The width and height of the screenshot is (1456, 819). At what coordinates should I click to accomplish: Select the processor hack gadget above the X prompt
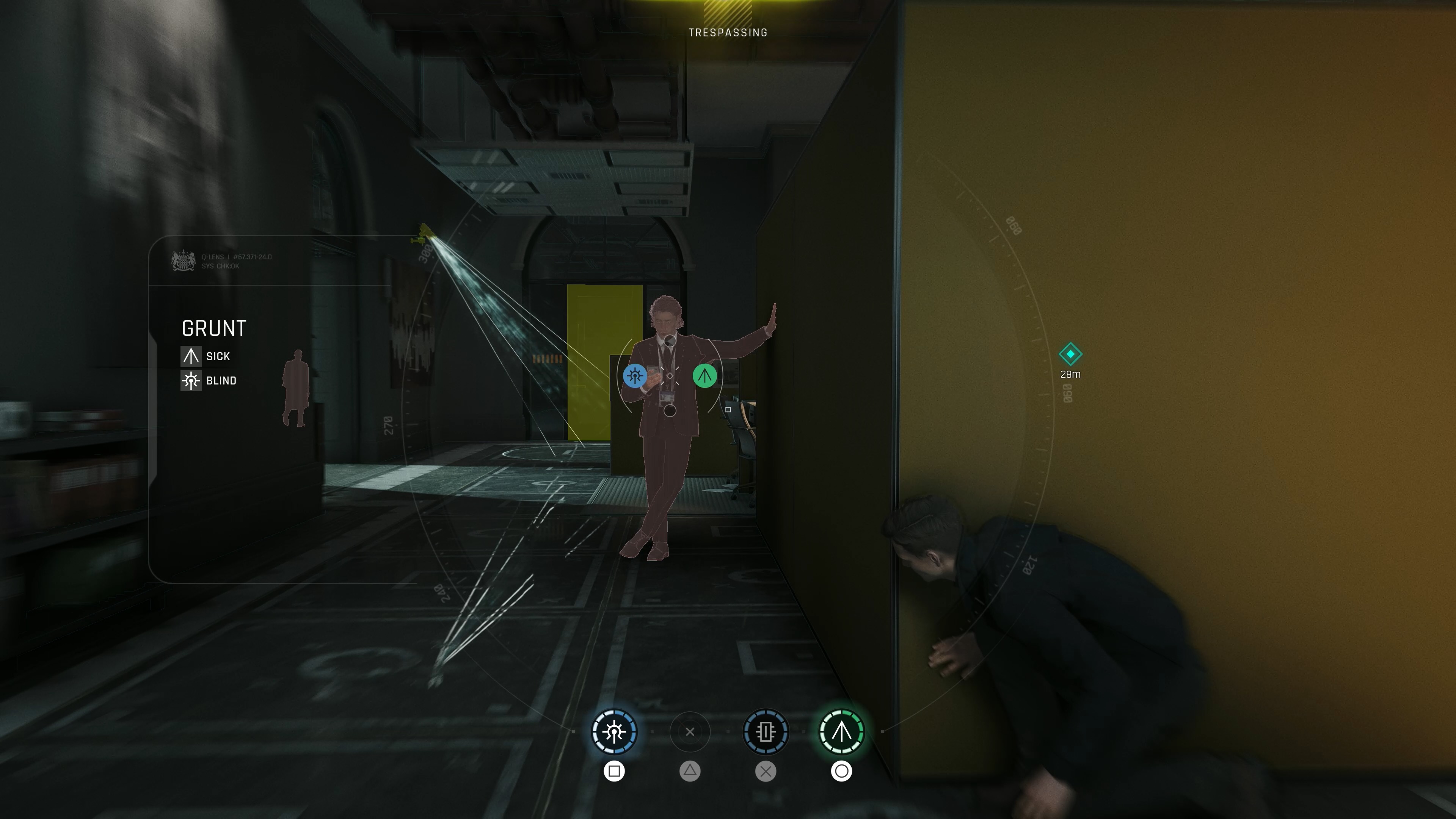pyautogui.click(x=766, y=732)
